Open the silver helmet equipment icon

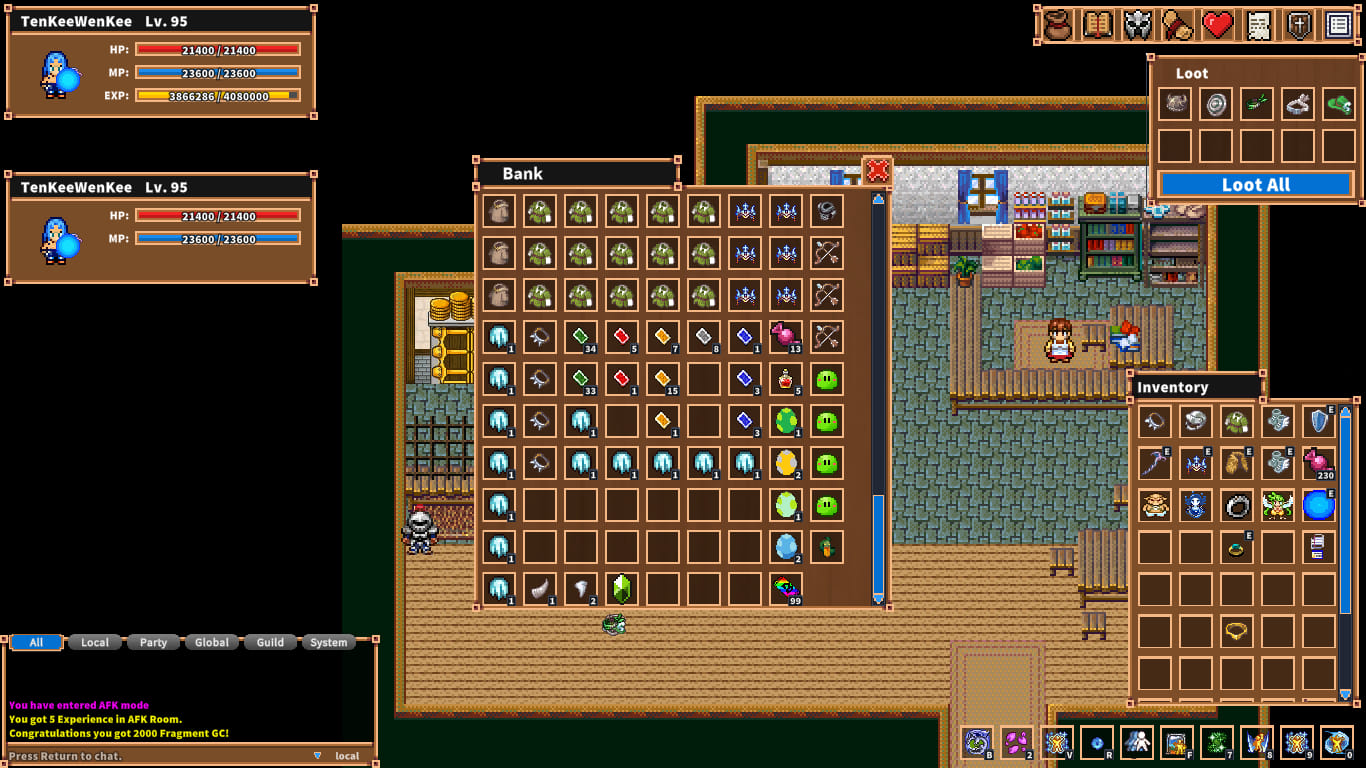(x=1138, y=25)
